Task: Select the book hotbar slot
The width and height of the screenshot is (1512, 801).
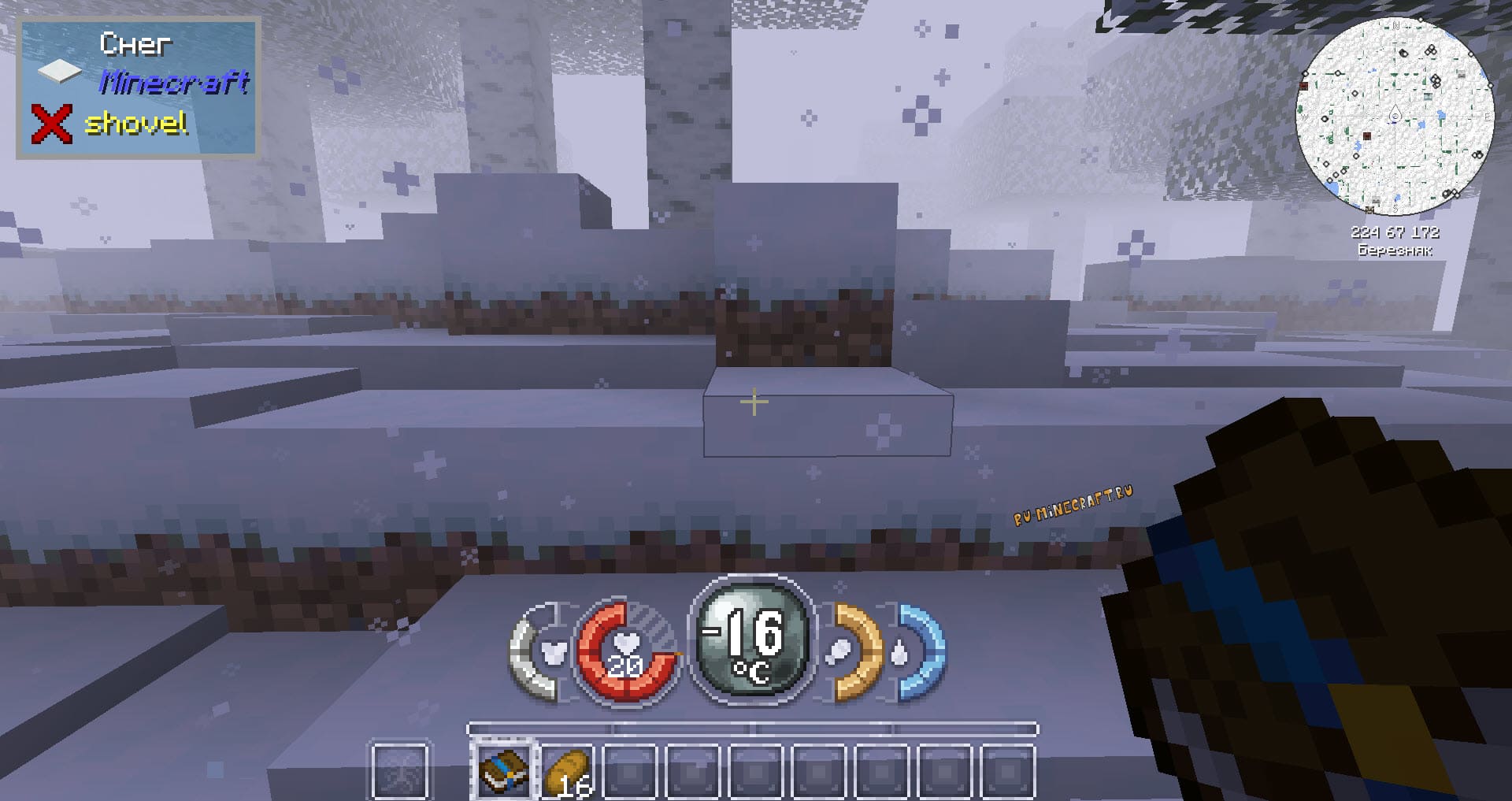Action: coord(504,771)
